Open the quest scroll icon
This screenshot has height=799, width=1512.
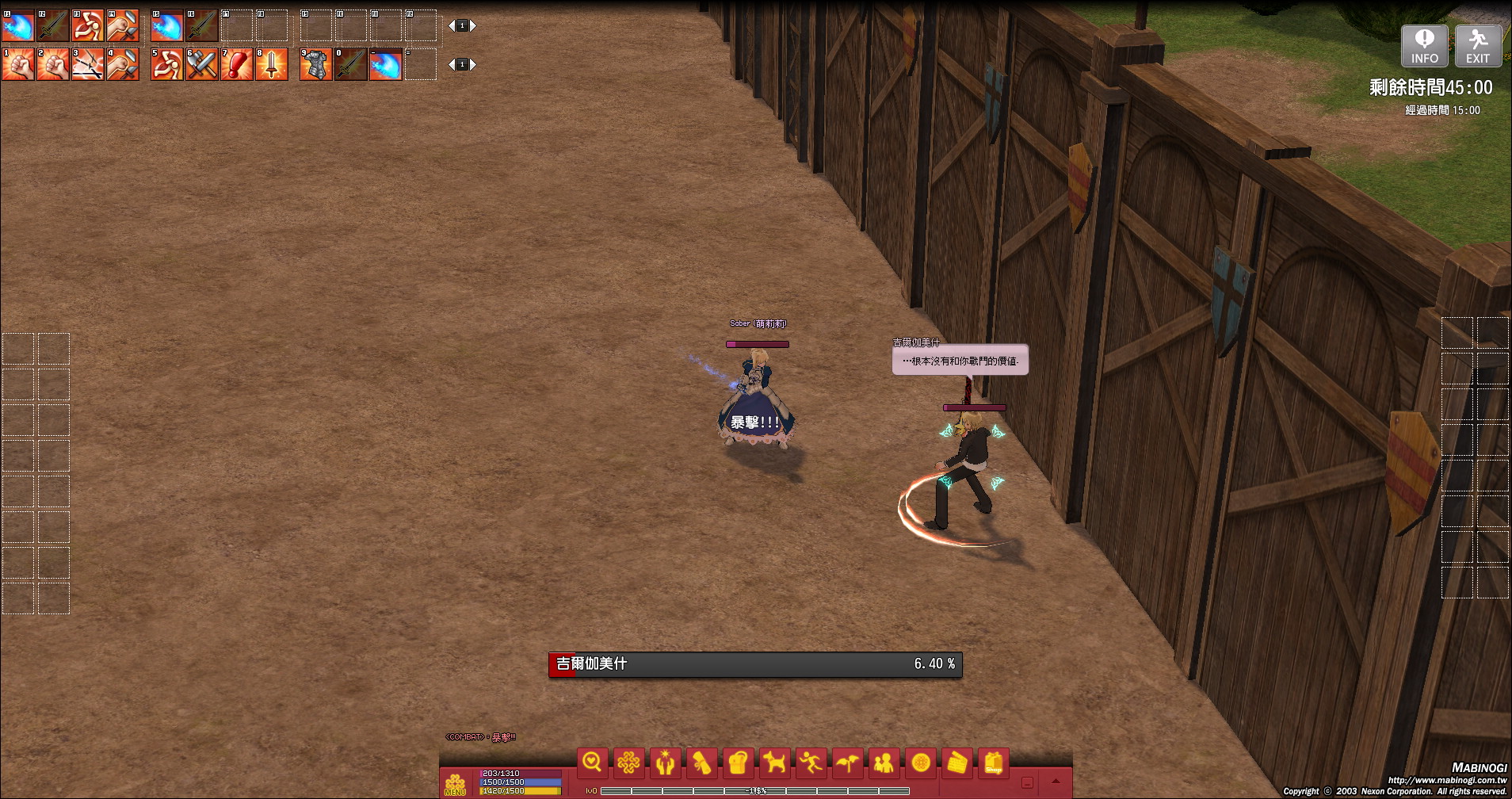pyautogui.click(x=701, y=763)
